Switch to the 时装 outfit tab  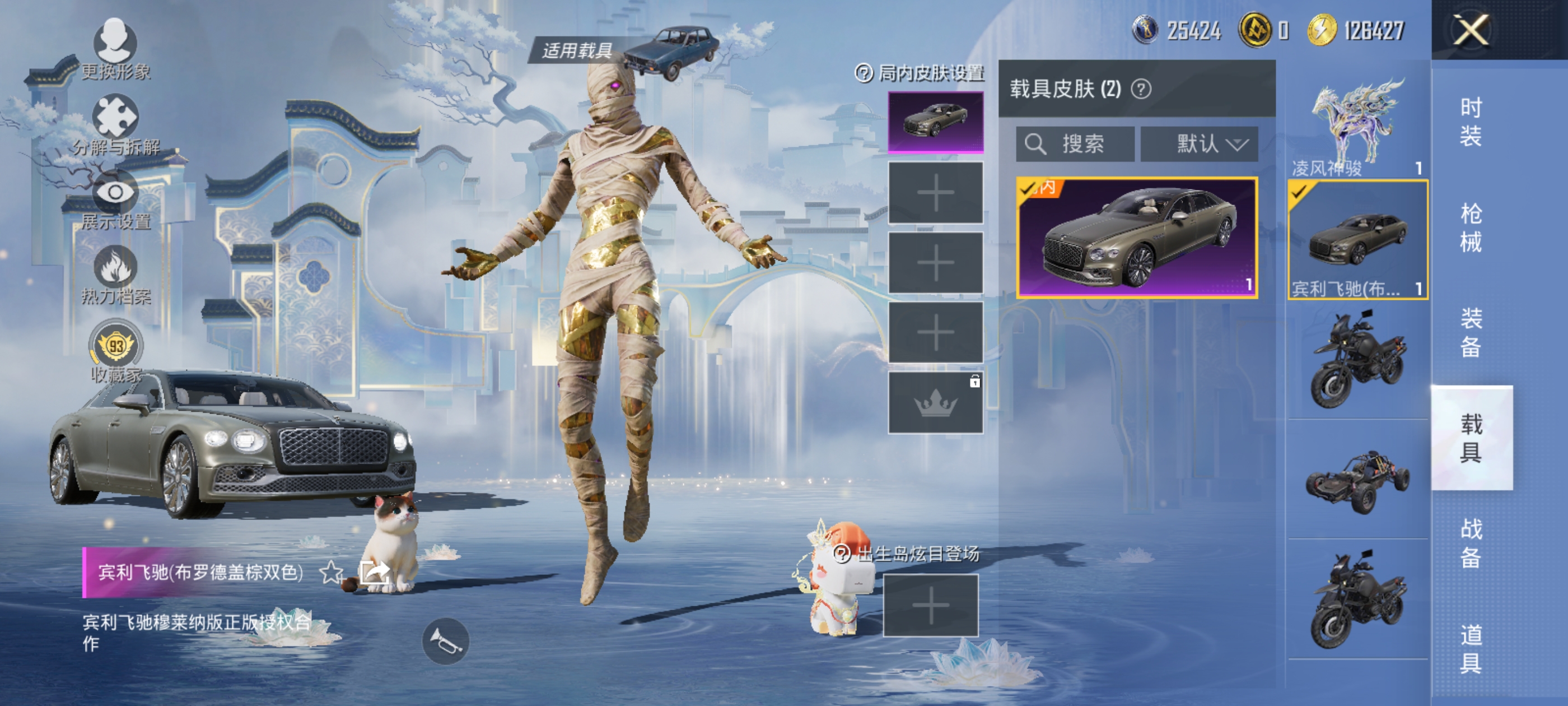pyautogui.click(x=1471, y=122)
